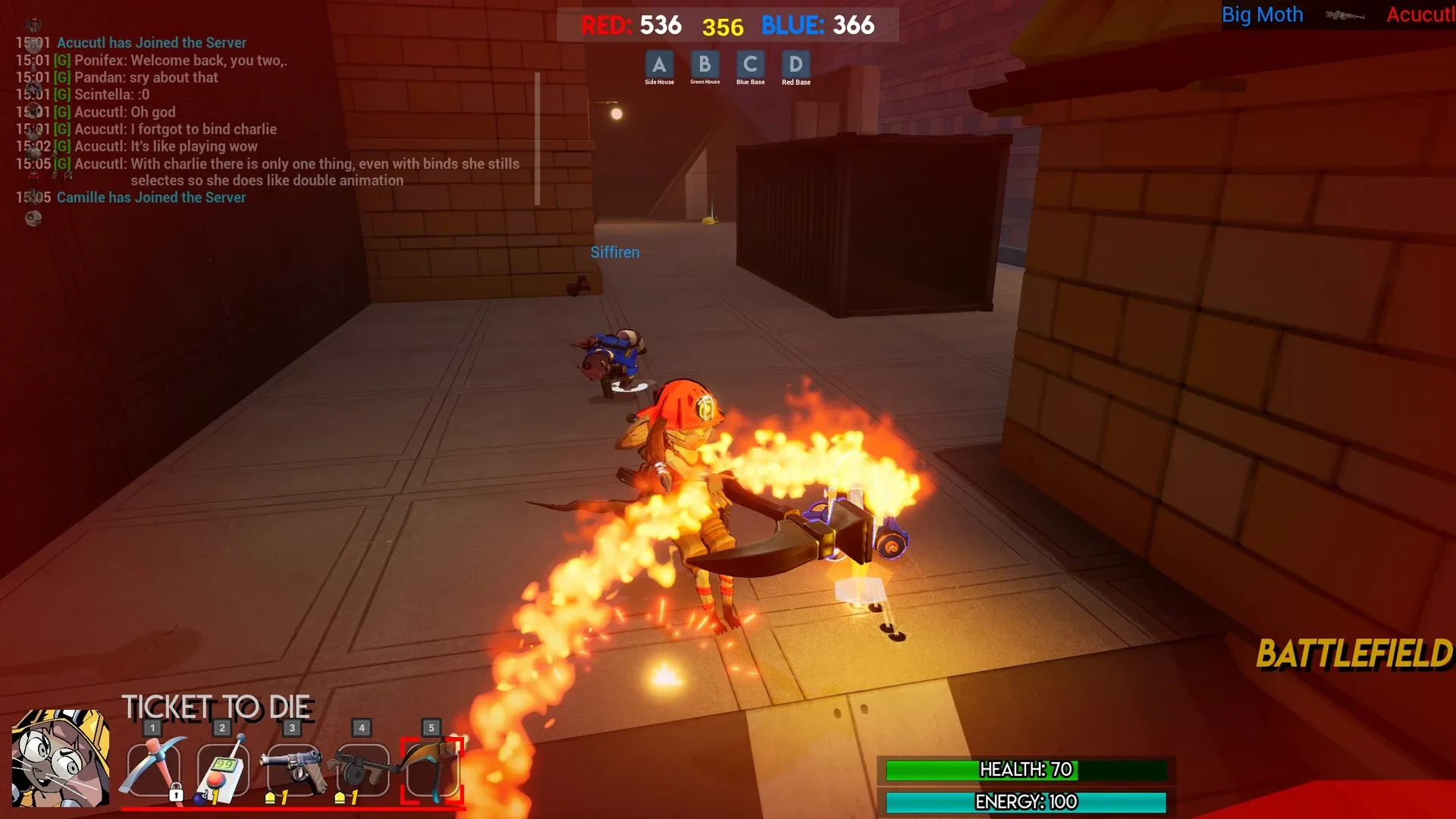Toggle the Red Base objective marker D
The image size is (1456, 819).
coord(795,65)
